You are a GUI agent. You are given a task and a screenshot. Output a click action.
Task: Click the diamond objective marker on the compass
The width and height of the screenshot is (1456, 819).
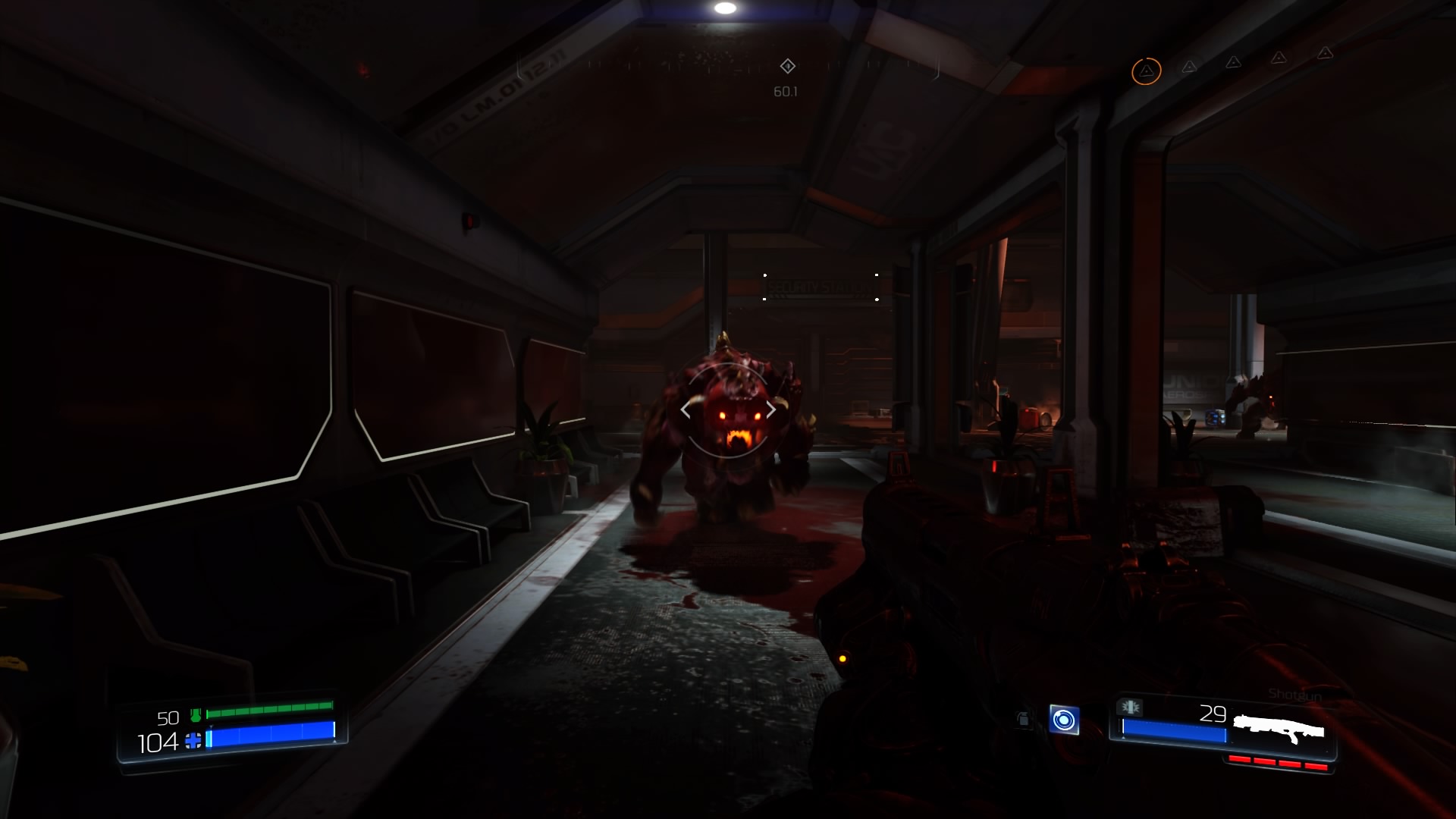pos(787,66)
